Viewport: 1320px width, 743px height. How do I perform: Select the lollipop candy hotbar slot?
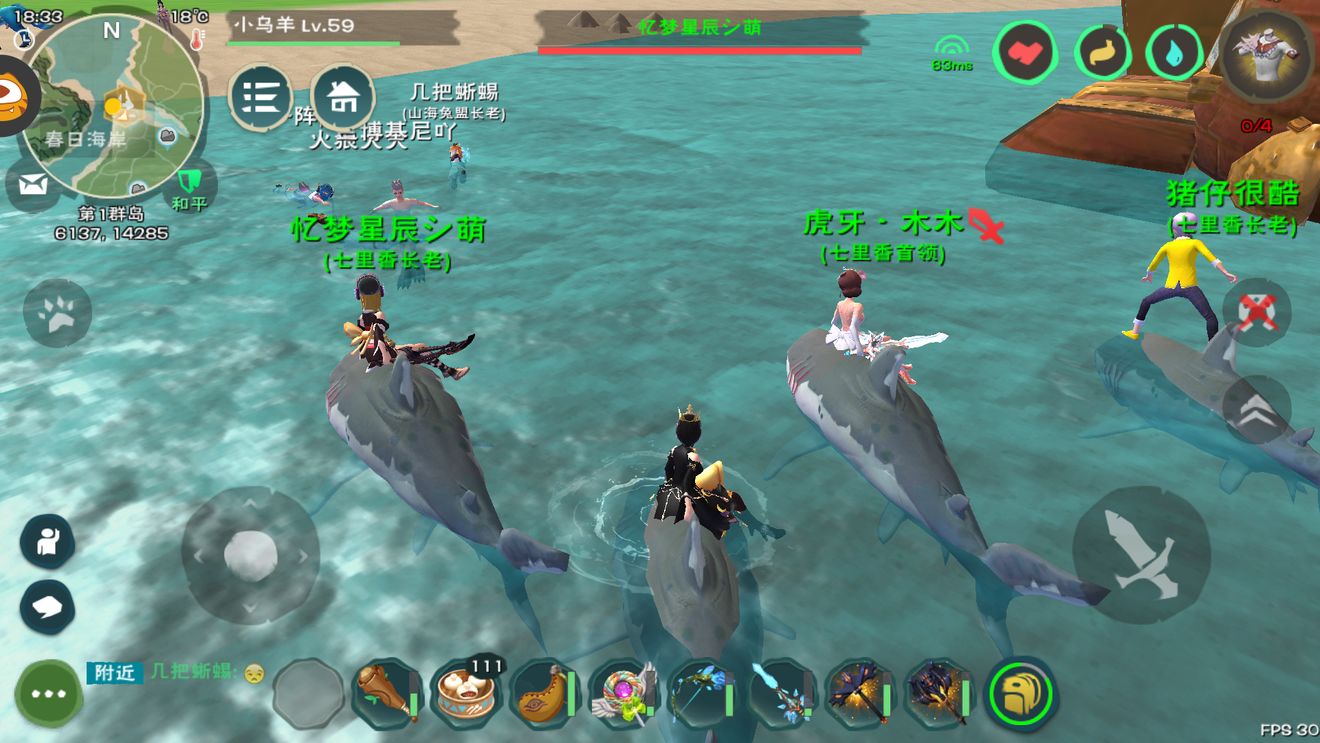(623, 690)
